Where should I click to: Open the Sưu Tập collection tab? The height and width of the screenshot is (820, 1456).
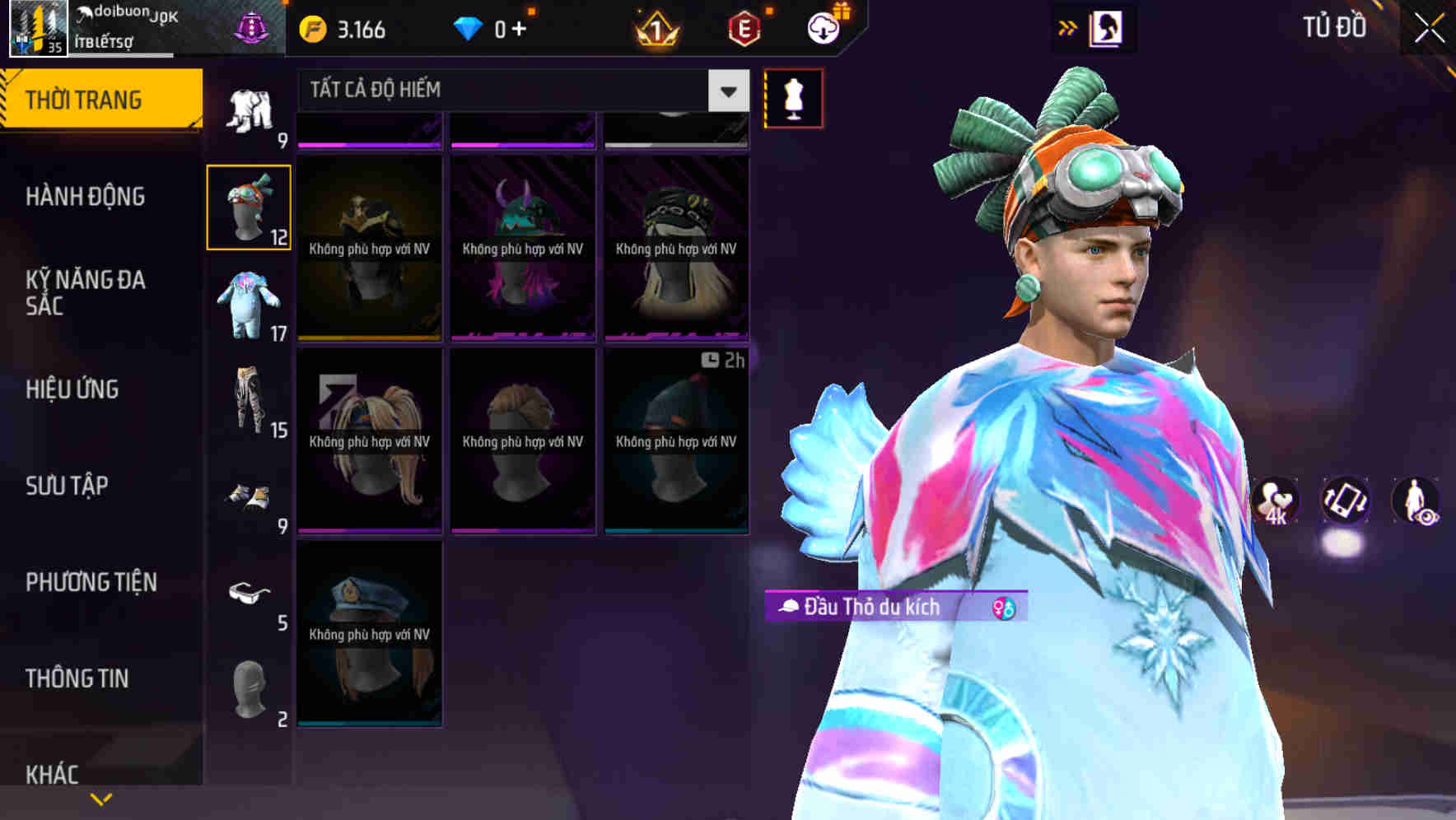pos(67,486)
